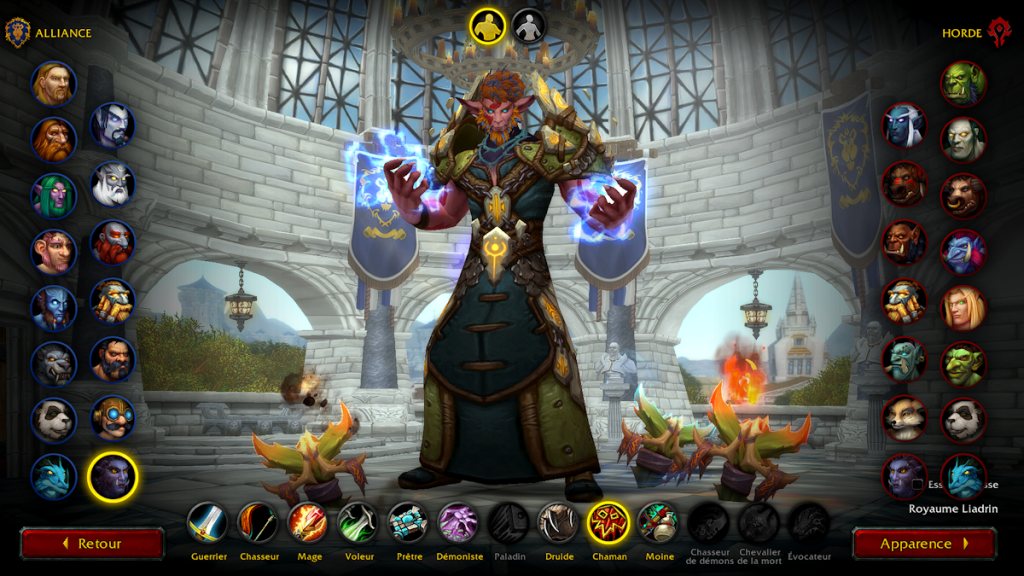The width and height of the screenshot is (1024, 576).
Task: Pick the Mage class icon
Action: click(308, 522)
